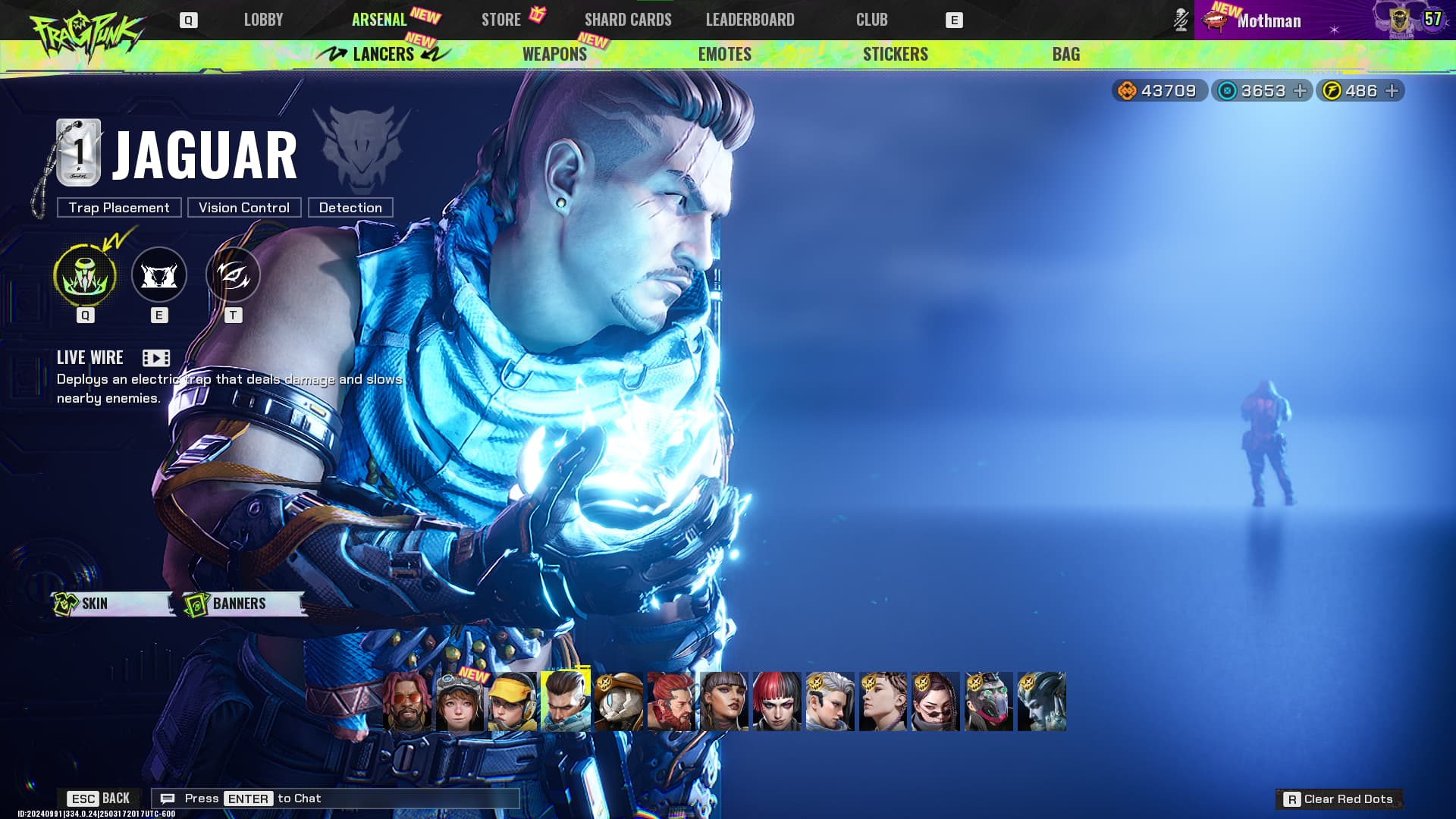This screenshot has width=1456, height=819.
Task: Clear all red dots
Action: click(x=1339, y=799)
